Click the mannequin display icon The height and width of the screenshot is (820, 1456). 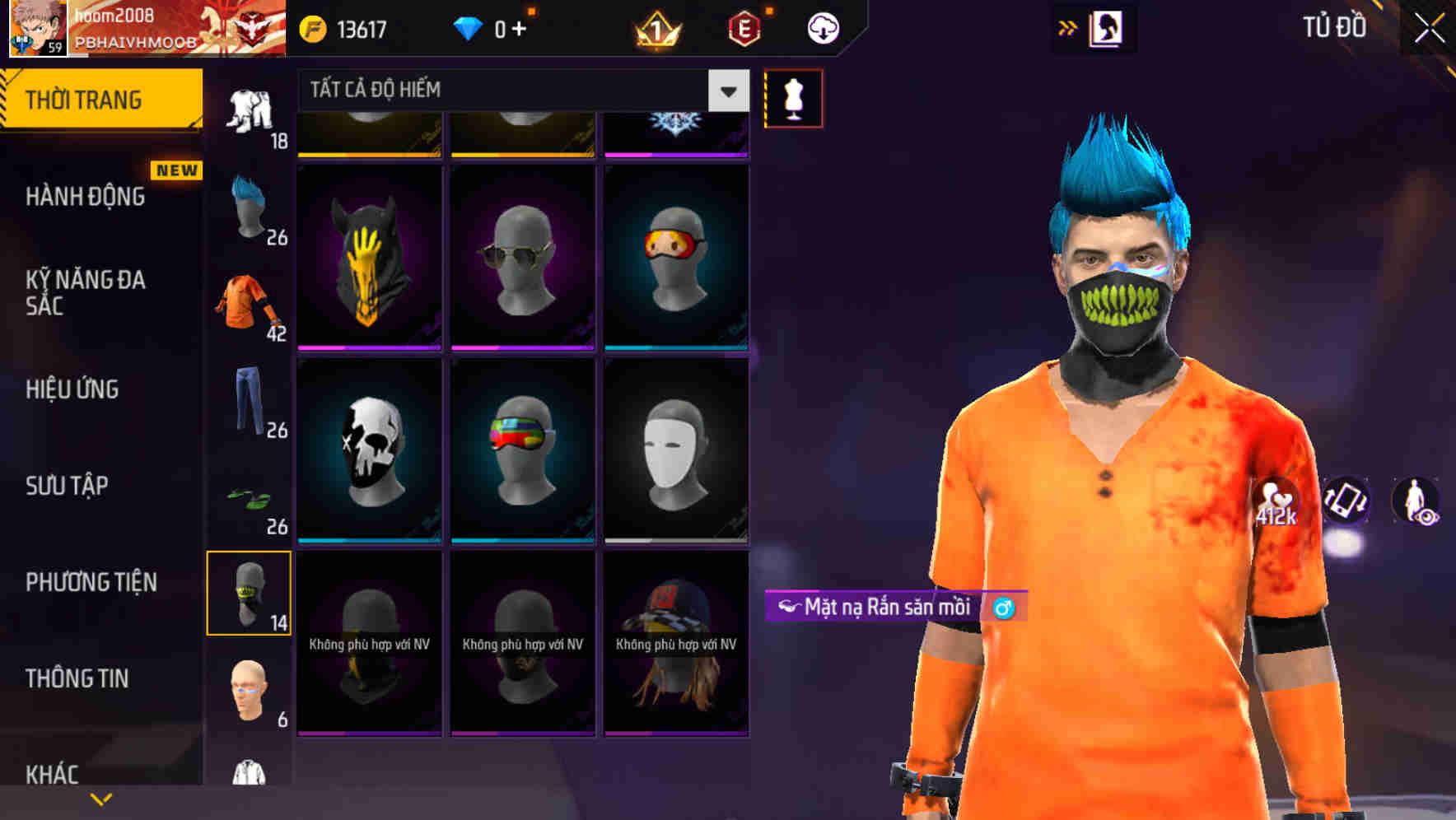[793, 97]
